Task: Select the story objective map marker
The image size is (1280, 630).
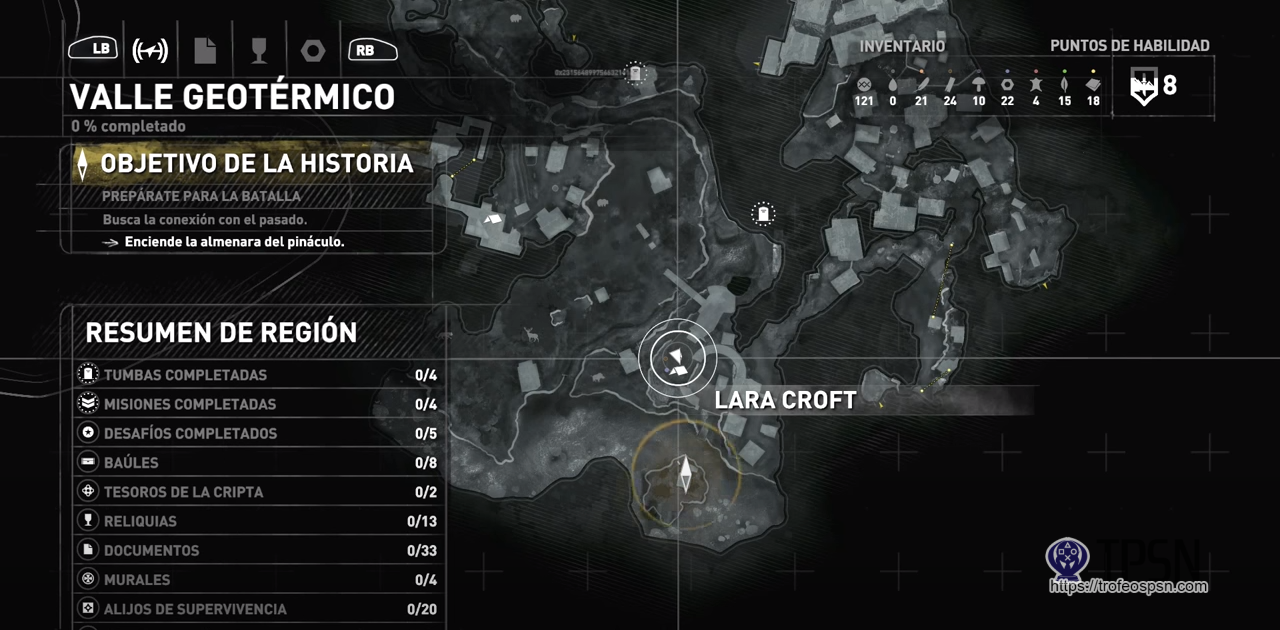Action: click(686, 473)
